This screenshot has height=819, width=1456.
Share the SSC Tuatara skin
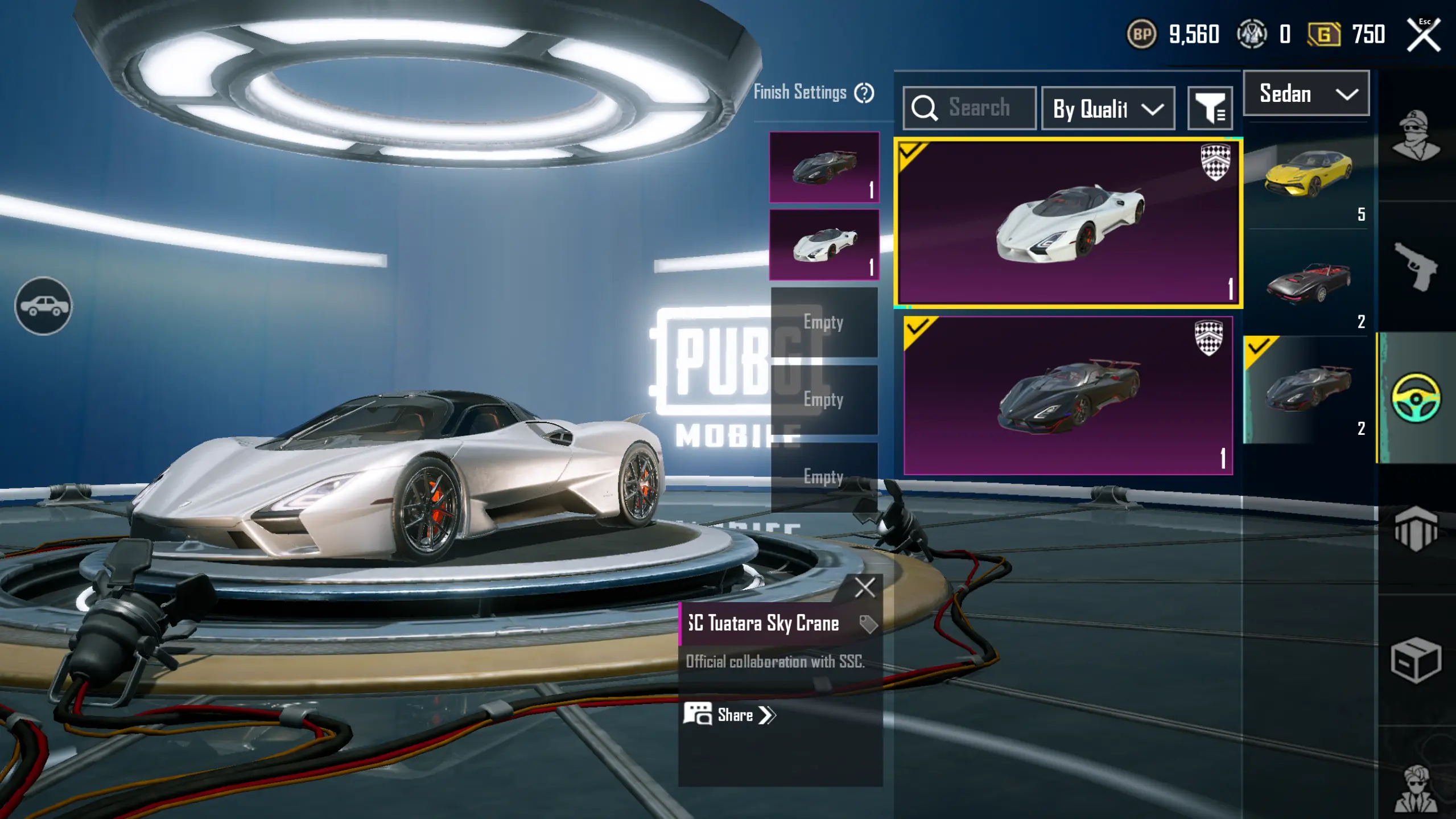point(730,715)
